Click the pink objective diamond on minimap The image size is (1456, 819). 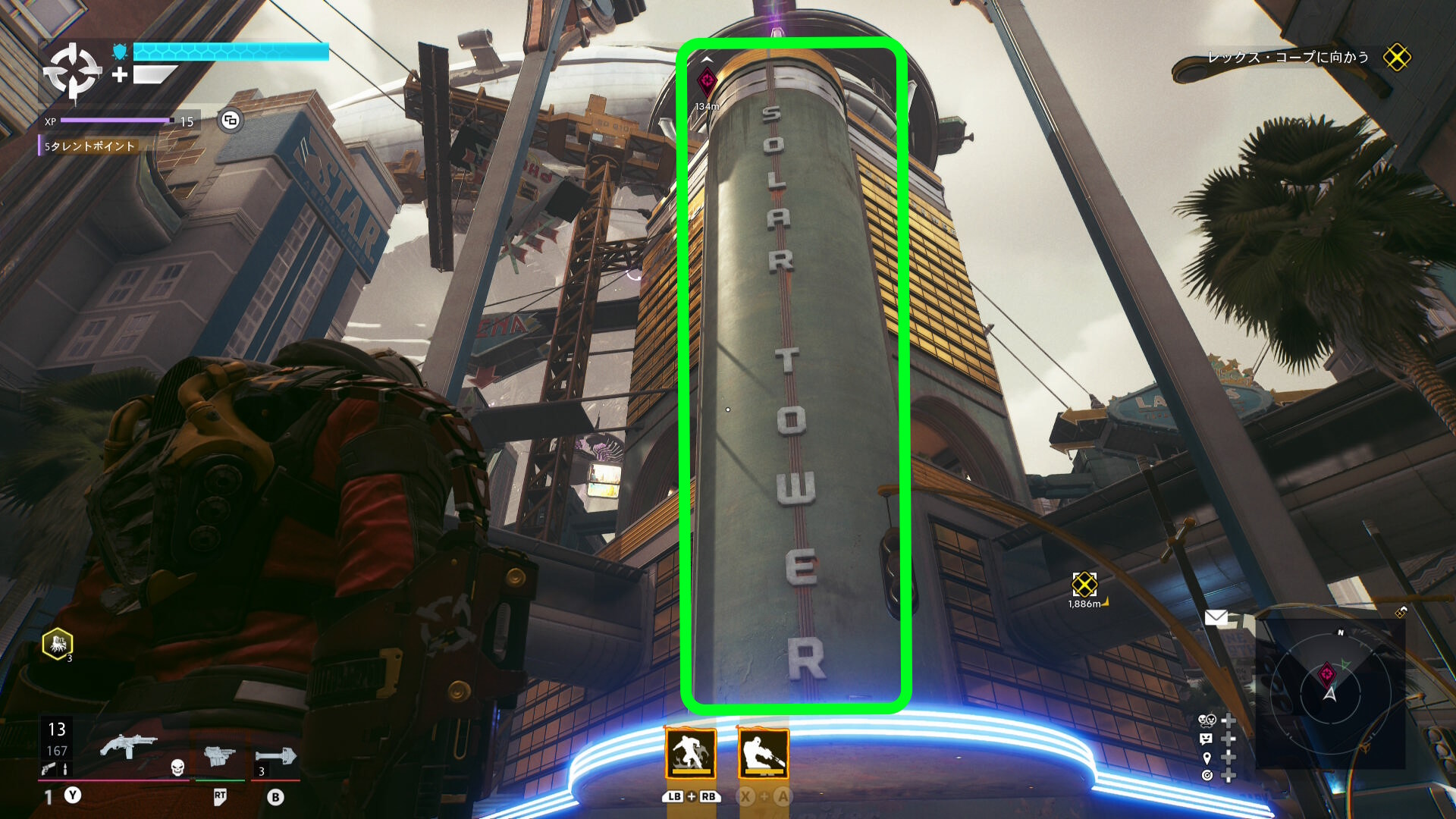tap(1327, 673)
